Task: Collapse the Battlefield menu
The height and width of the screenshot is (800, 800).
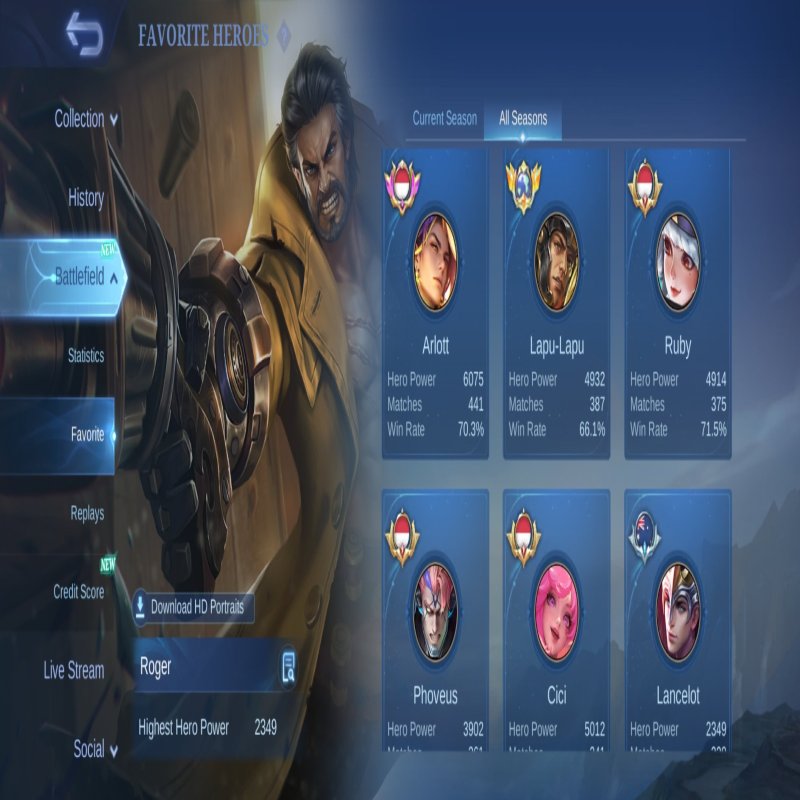Action: point(86,277)
